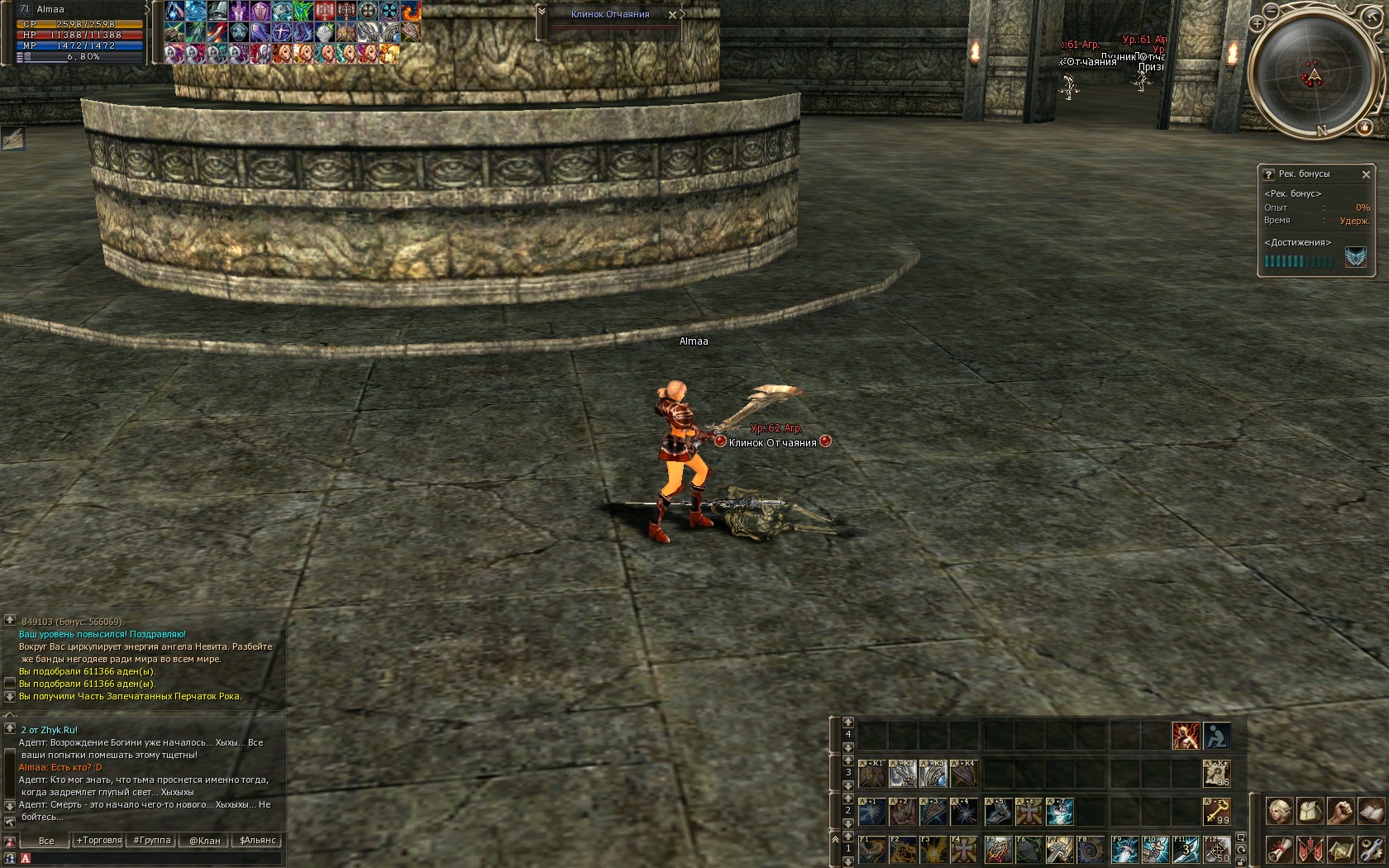Show the $Альянс chat tab
The height and width of the screenshot is (868, 1389).
(x=258, y=841)
